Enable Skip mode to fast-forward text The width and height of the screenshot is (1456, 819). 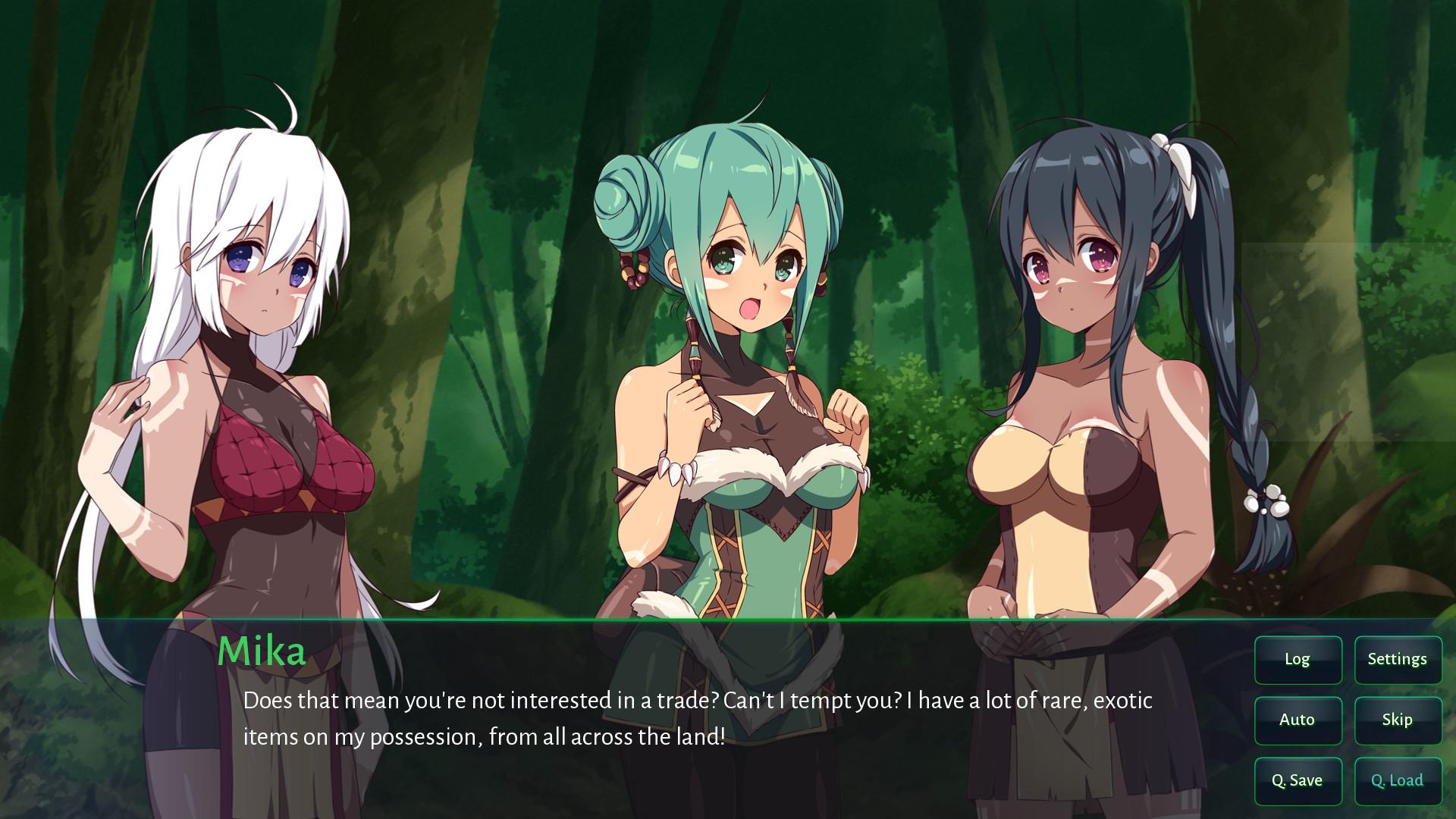(x=1398, y=720)
